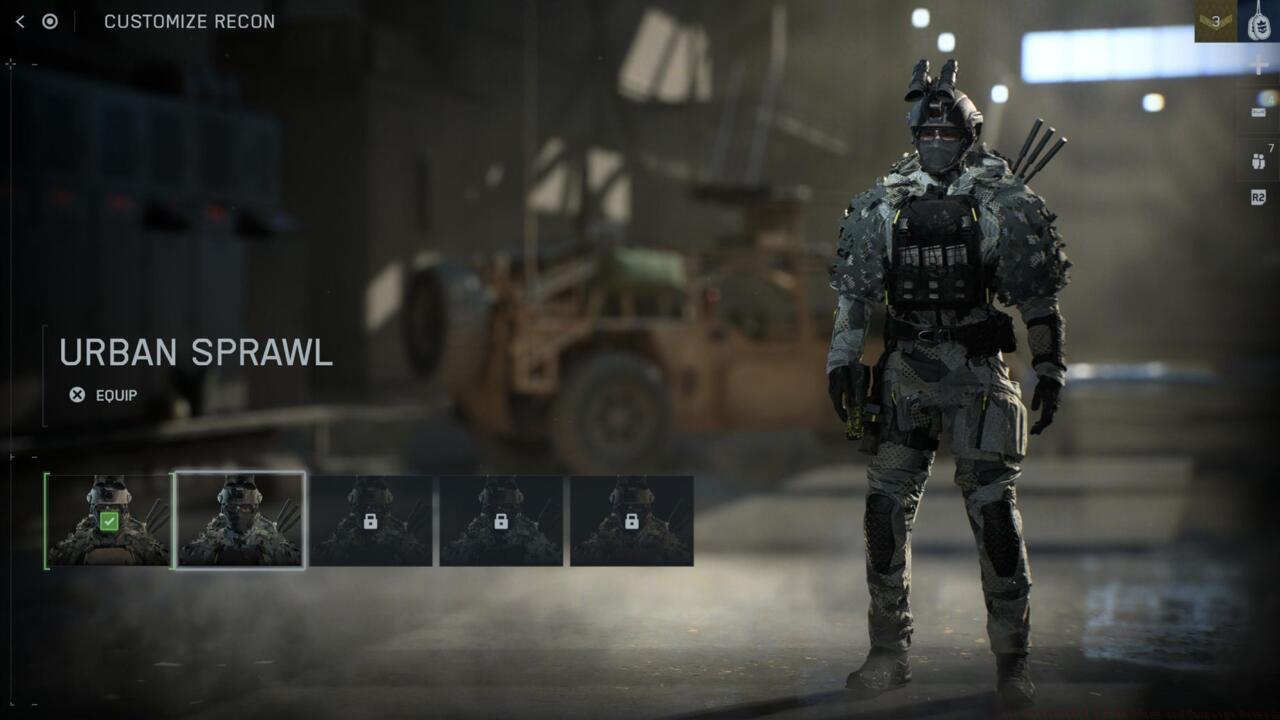Image resolution: width=1280 pixels, height=720 pixels.
Task: Click the EQUIP button
Action: click(117, 396)
